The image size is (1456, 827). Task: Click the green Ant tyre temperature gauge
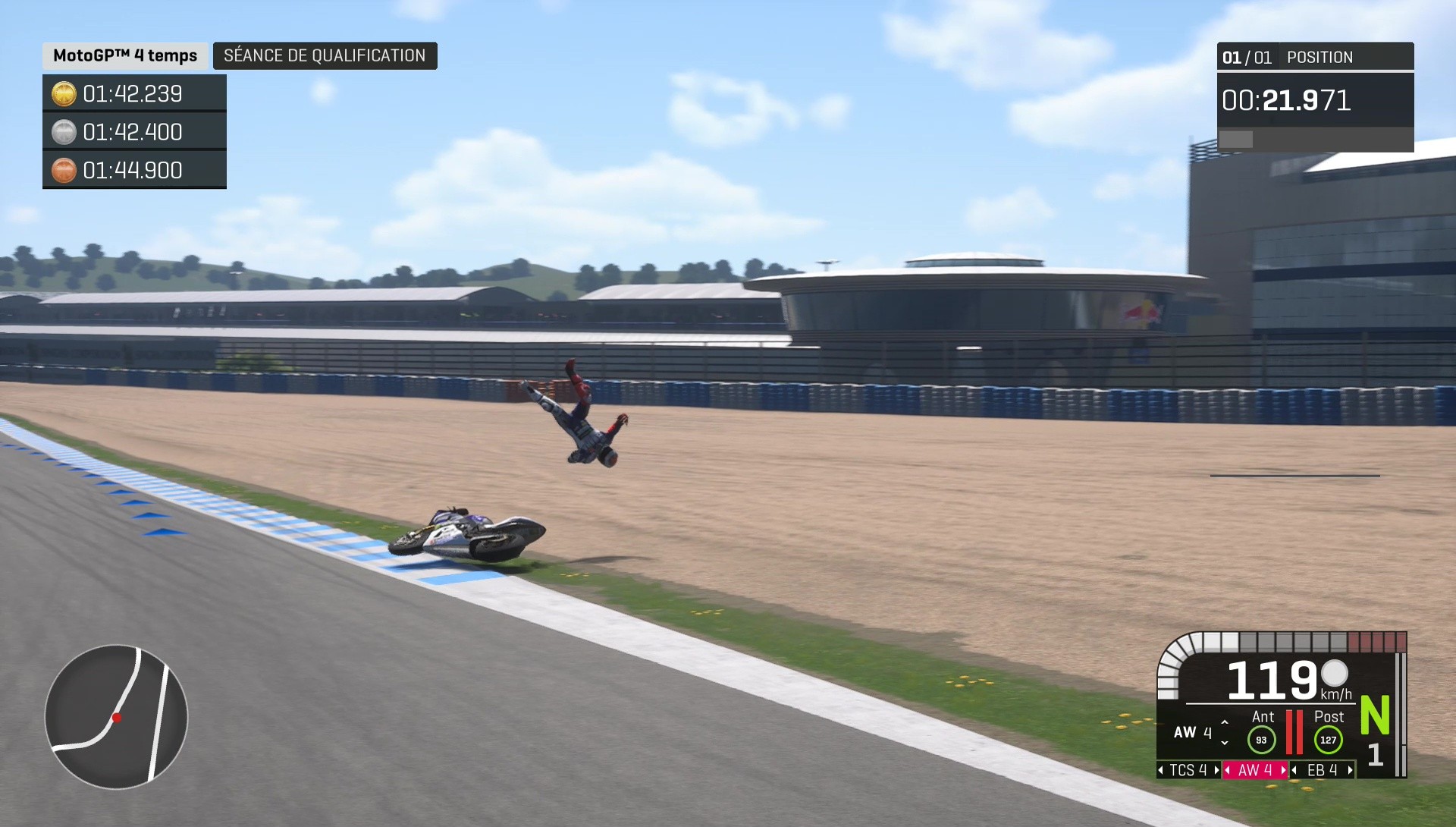pyautogui.click(x=1263, y=740)
